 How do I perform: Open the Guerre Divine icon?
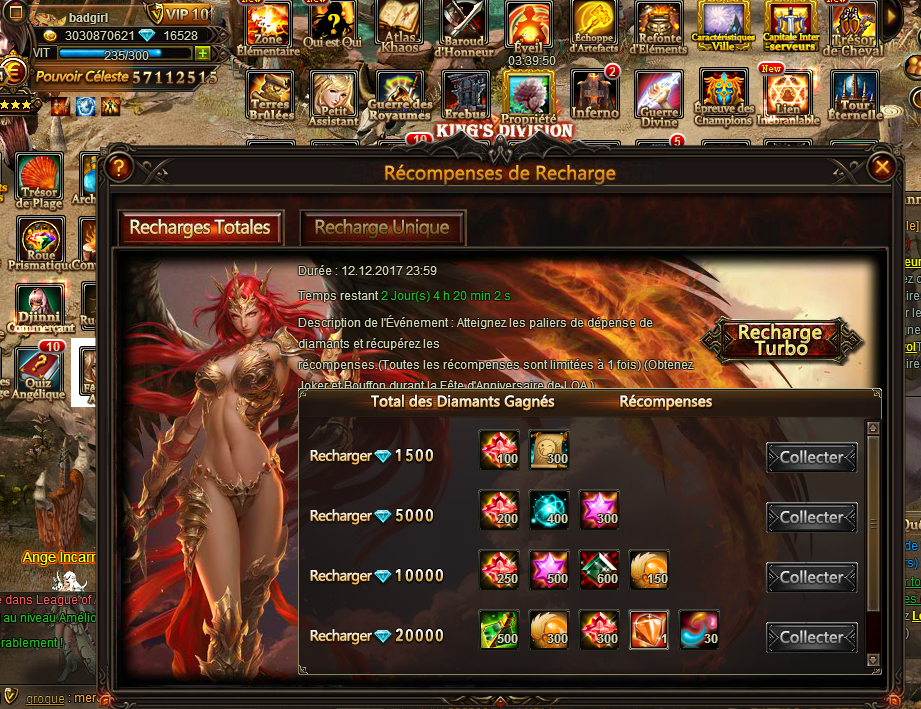click(x=658, y=95)
